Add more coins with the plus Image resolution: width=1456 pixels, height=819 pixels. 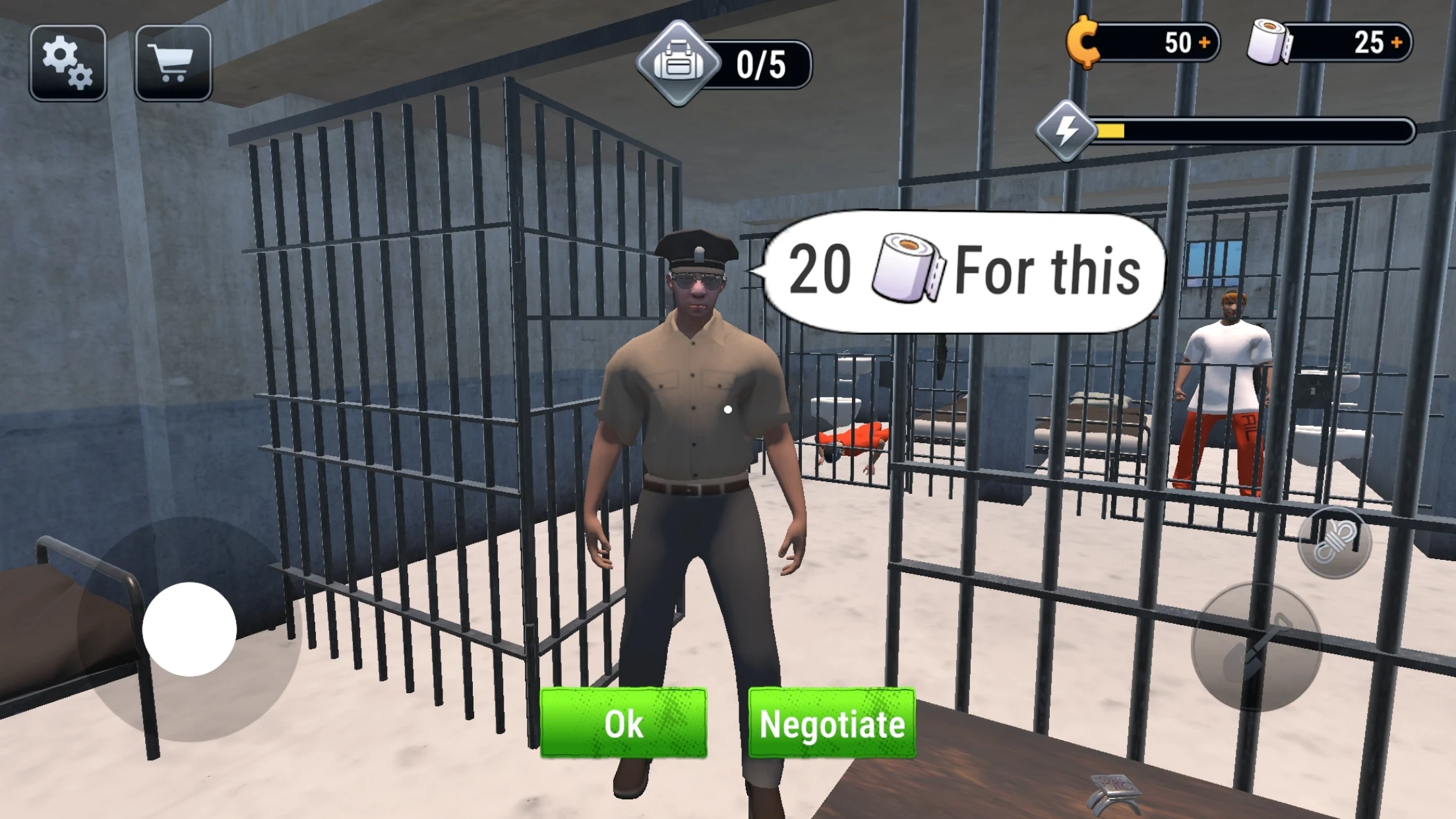click(x=1204, y=43)
